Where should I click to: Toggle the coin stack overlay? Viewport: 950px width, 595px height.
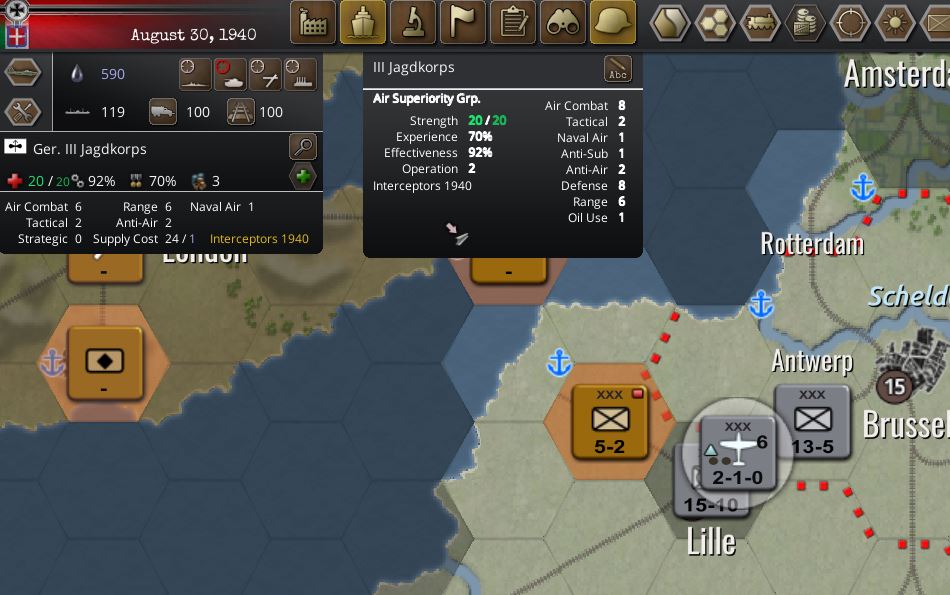(805, 23)
